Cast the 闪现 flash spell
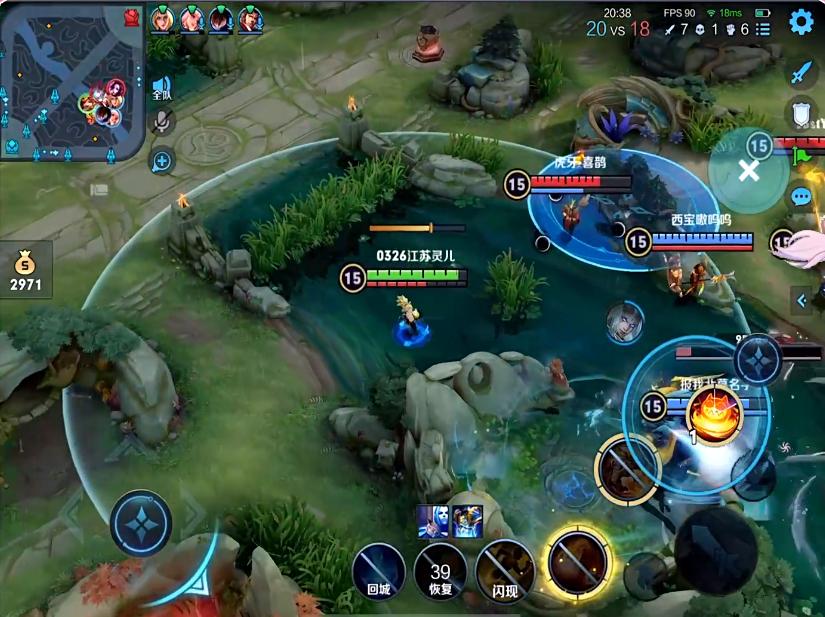Viewport: 825px width, 617px height. (504, 570)
